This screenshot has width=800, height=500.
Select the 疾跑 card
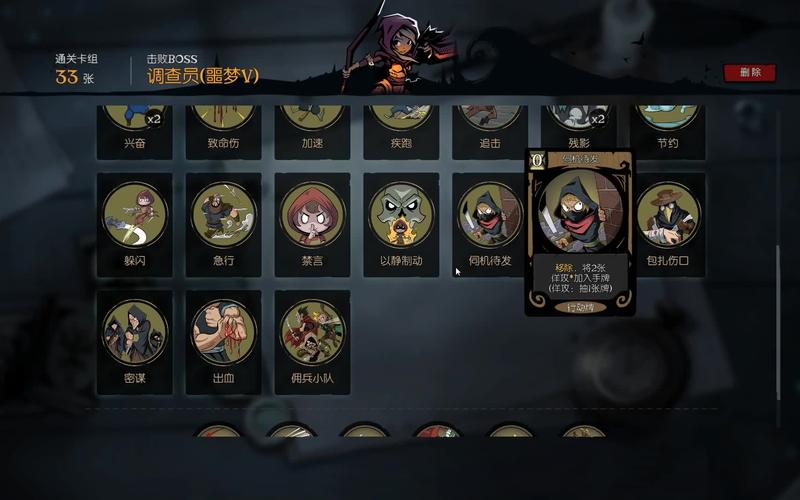401,130
